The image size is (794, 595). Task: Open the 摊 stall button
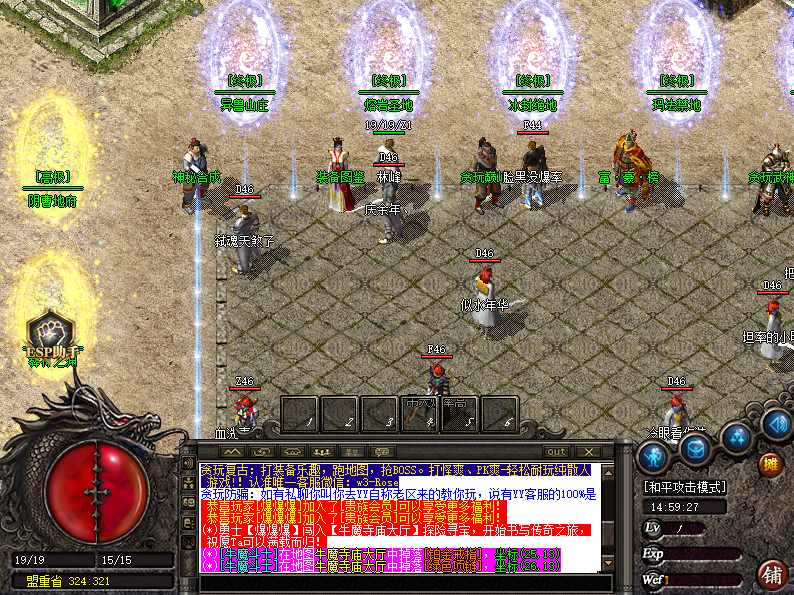pyautogui.click(x=769, y=463)
